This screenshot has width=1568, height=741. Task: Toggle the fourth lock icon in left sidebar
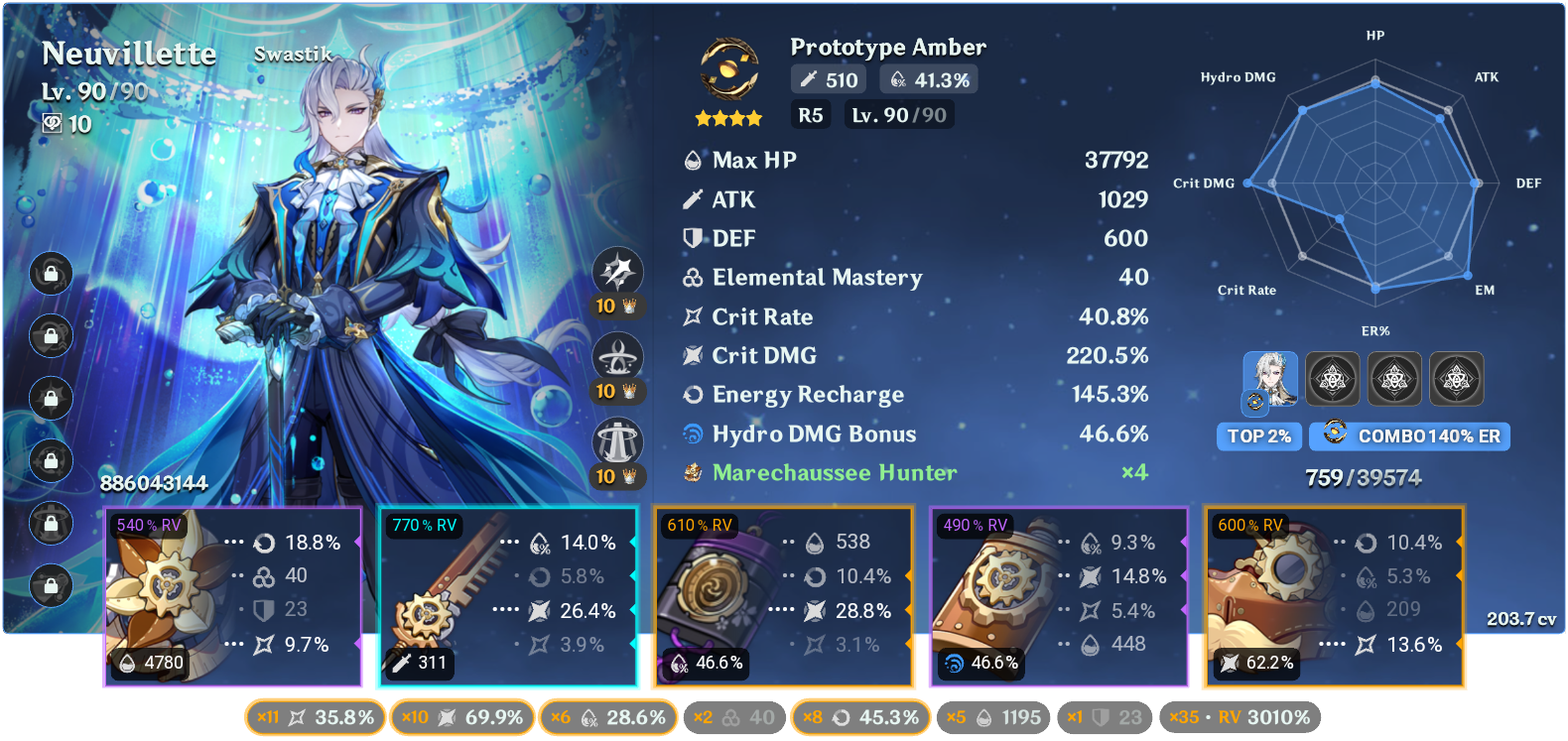50,460
